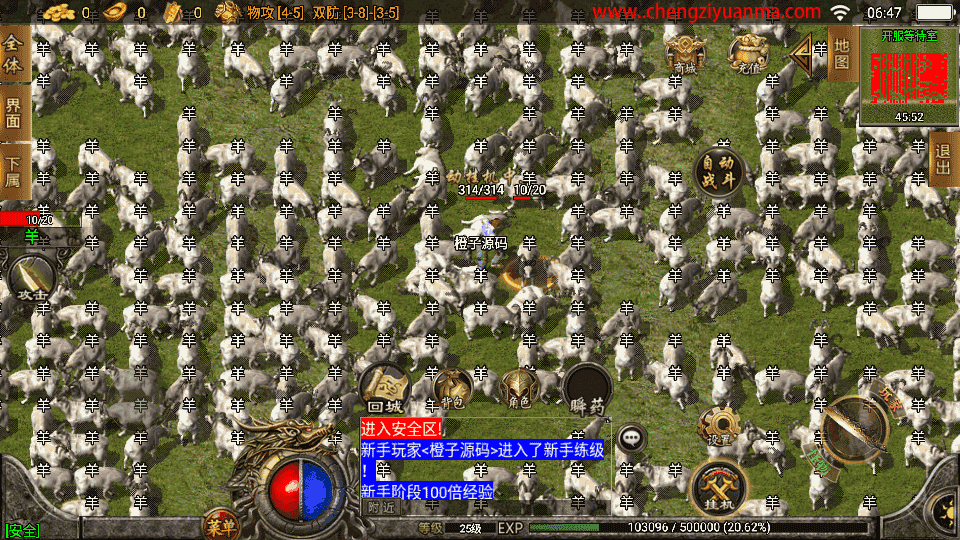The width and height of the screenshot is (960, 540).
Task: Switch to the 界面 tab
Action: click(x=14, y=111)
